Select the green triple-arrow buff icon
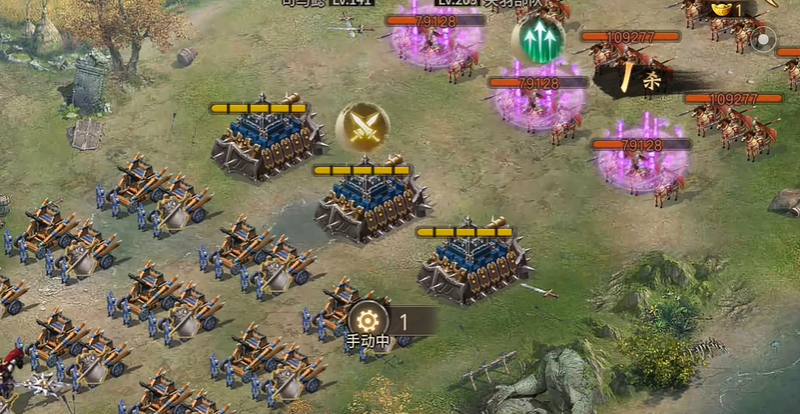 (x=537, y=39)
